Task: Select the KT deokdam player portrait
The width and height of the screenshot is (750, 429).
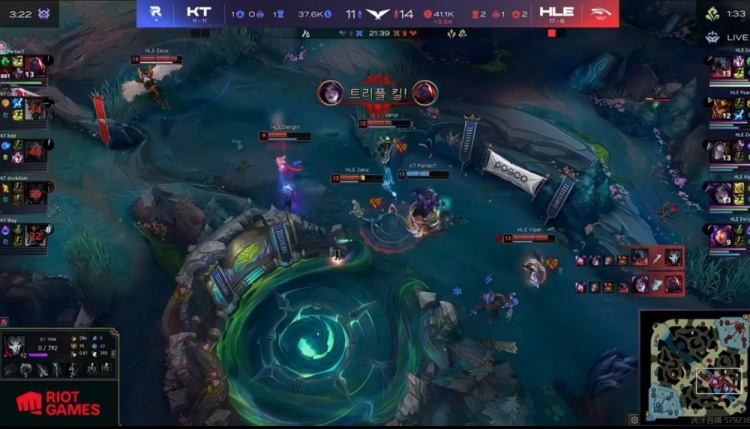Action: (36, 193)
